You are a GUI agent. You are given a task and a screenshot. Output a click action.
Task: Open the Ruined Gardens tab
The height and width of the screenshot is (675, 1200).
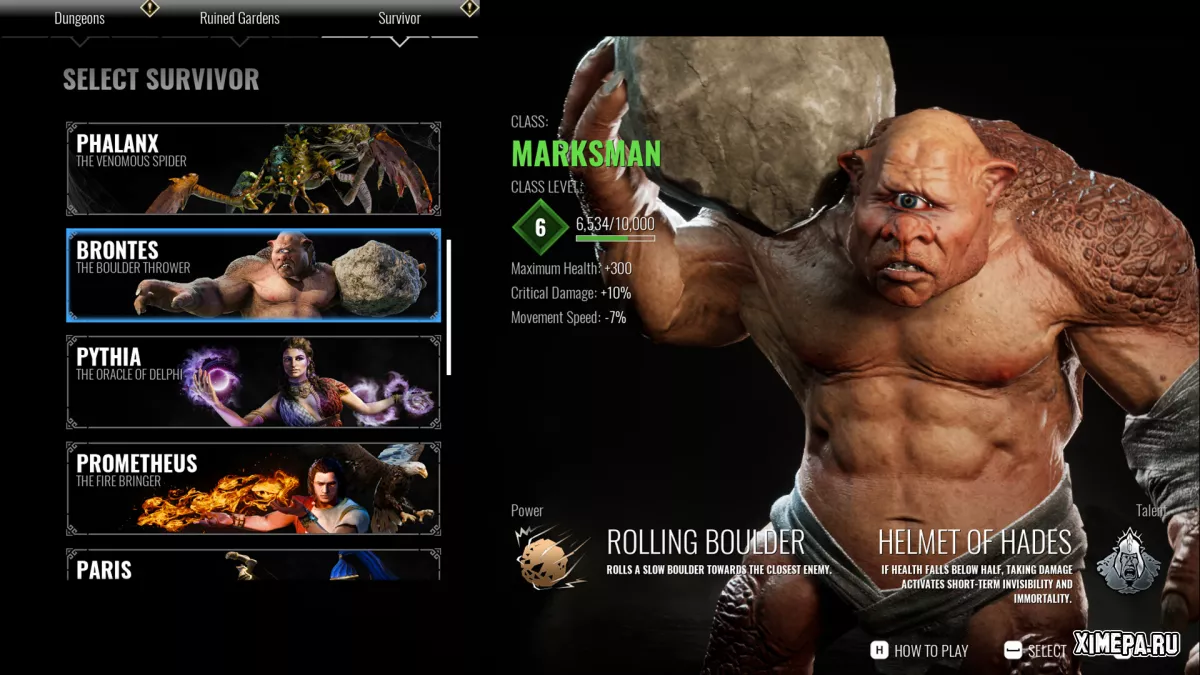239,18
